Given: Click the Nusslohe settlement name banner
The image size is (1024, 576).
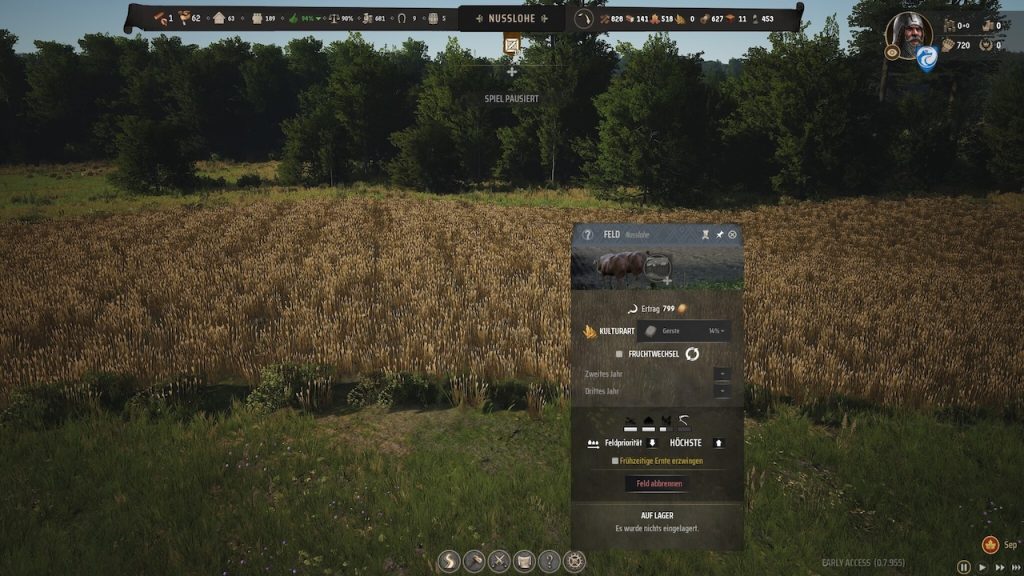Looking at the screenshot, I should [512, 18].
